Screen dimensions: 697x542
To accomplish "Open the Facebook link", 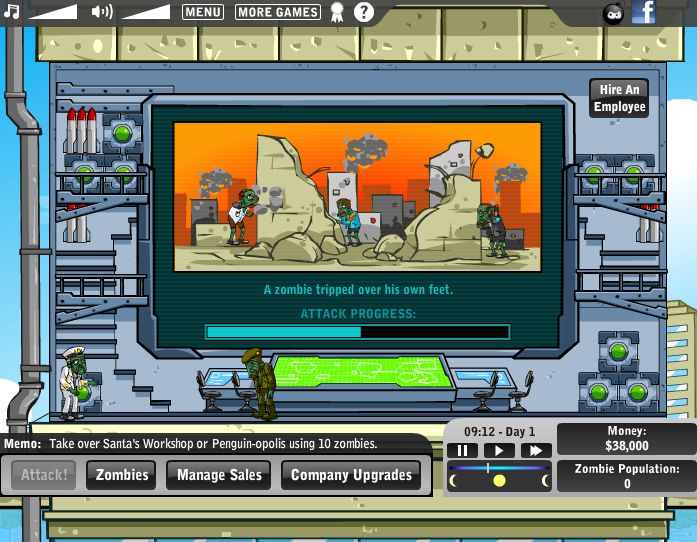I will click(644, 12).
